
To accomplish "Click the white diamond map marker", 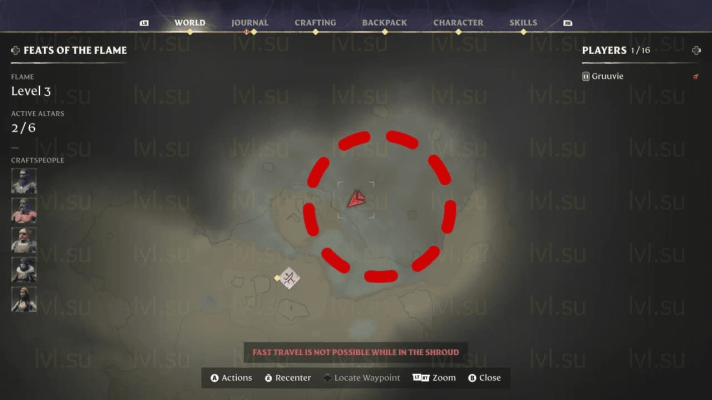I will (x=290, y=278).
